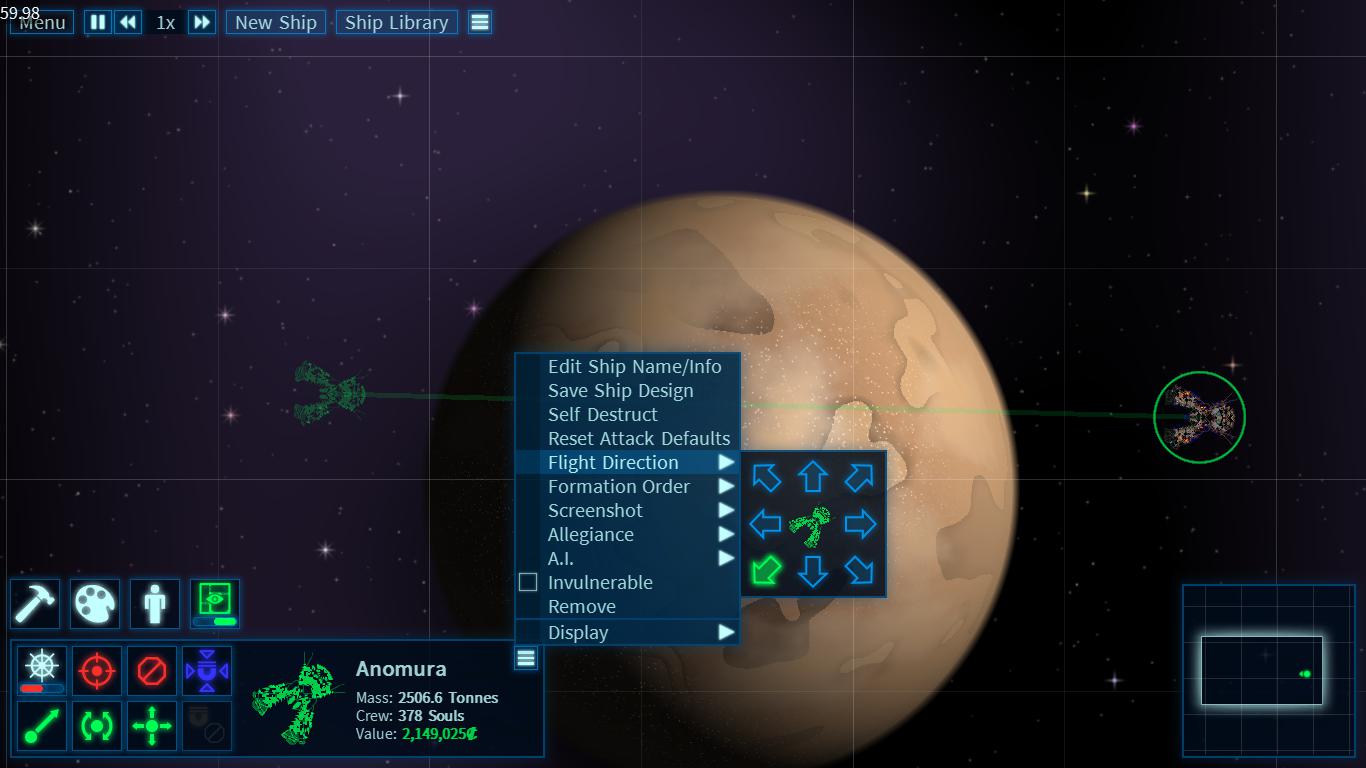Set flight direction to right arrow

coord(860,523)
